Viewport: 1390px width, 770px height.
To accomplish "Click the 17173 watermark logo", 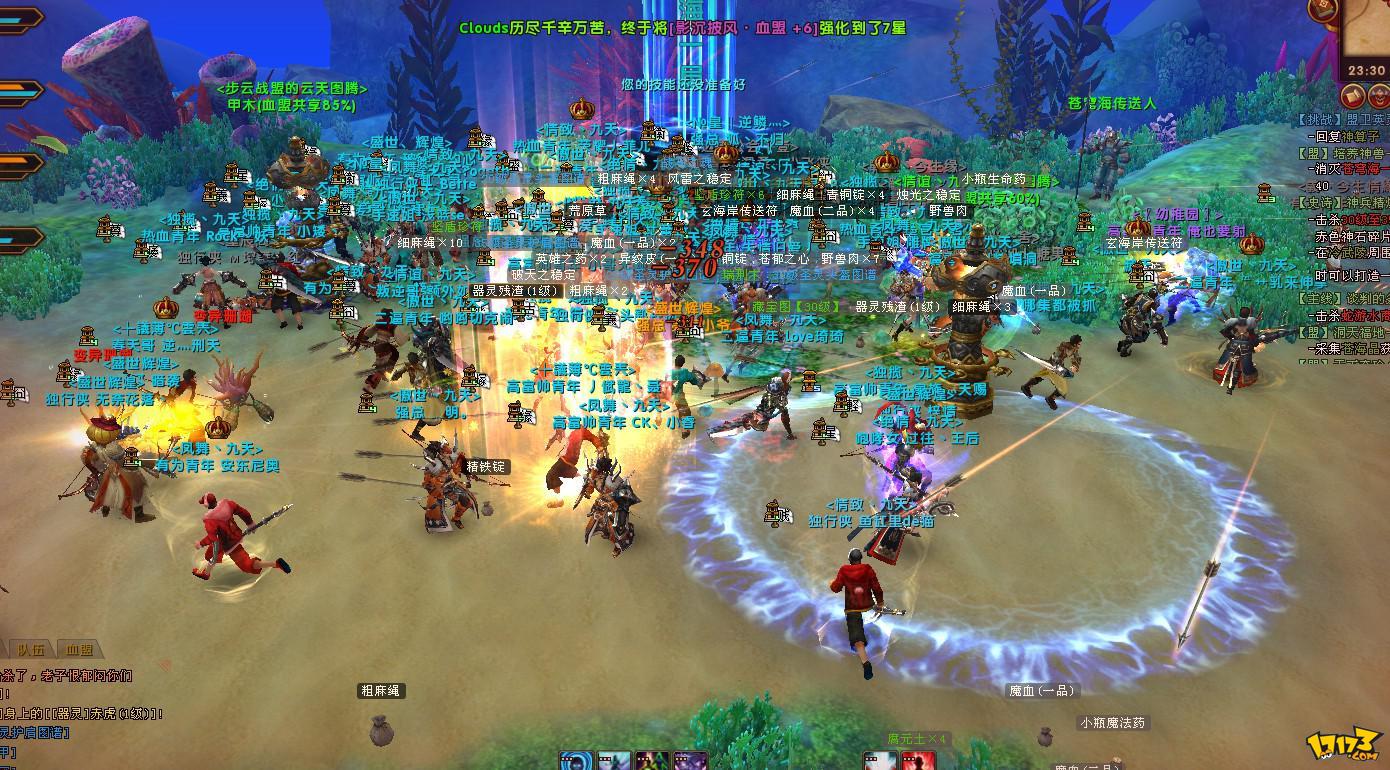I will (1345, 746).
